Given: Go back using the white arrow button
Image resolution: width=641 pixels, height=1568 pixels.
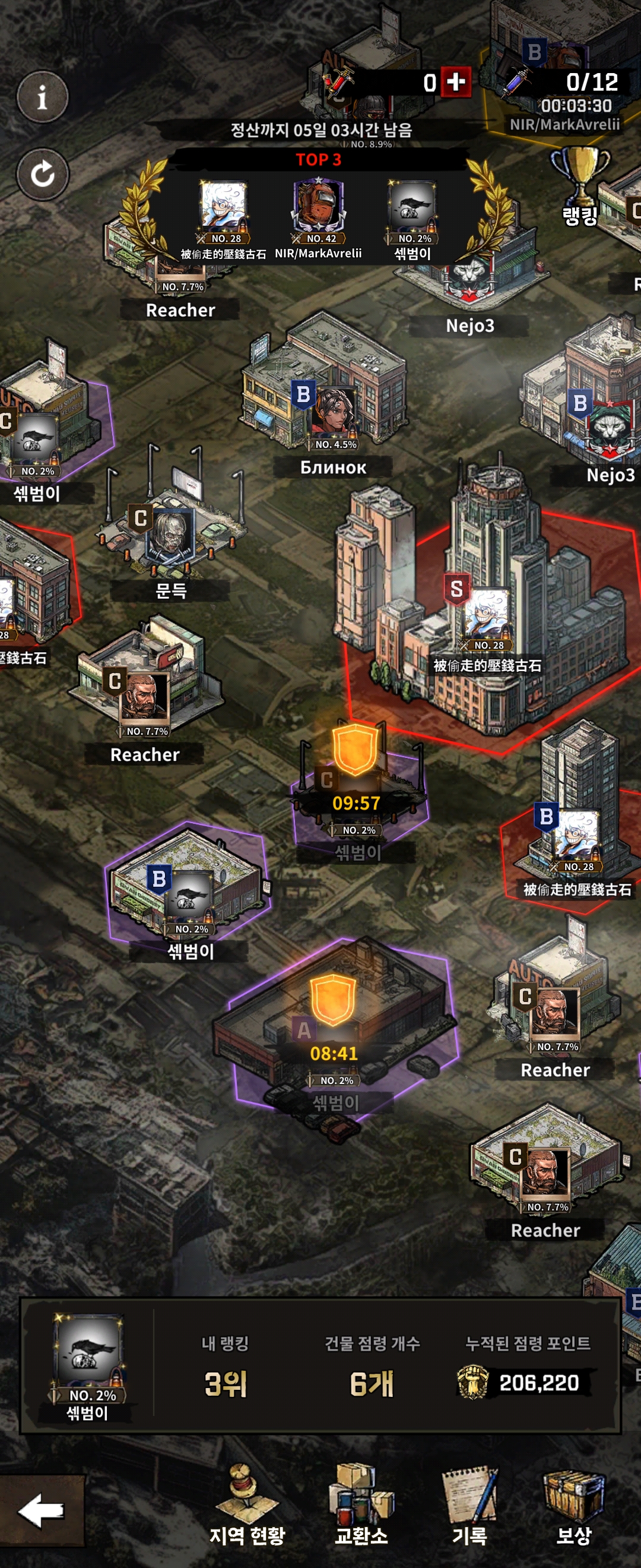Looking at the screenshot, I should [41, 1510].
